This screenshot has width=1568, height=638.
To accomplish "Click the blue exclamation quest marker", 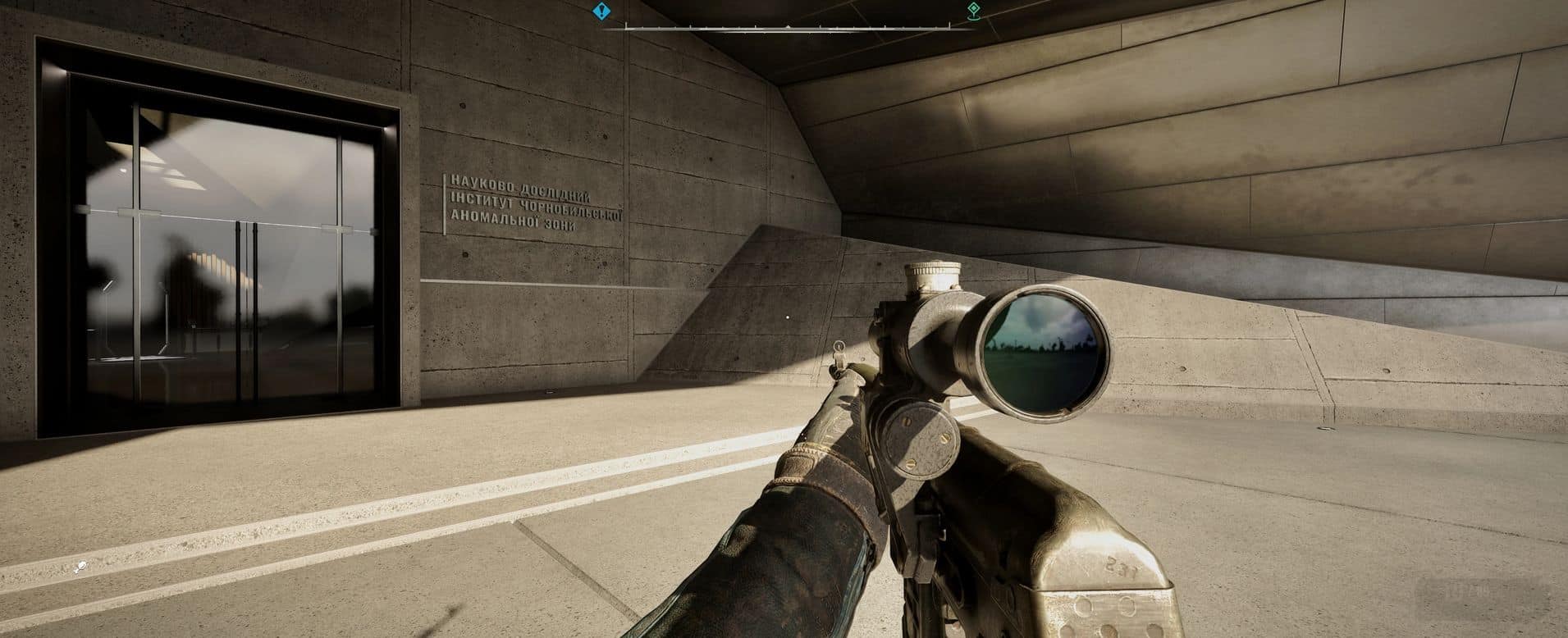I will coord(602,11).
